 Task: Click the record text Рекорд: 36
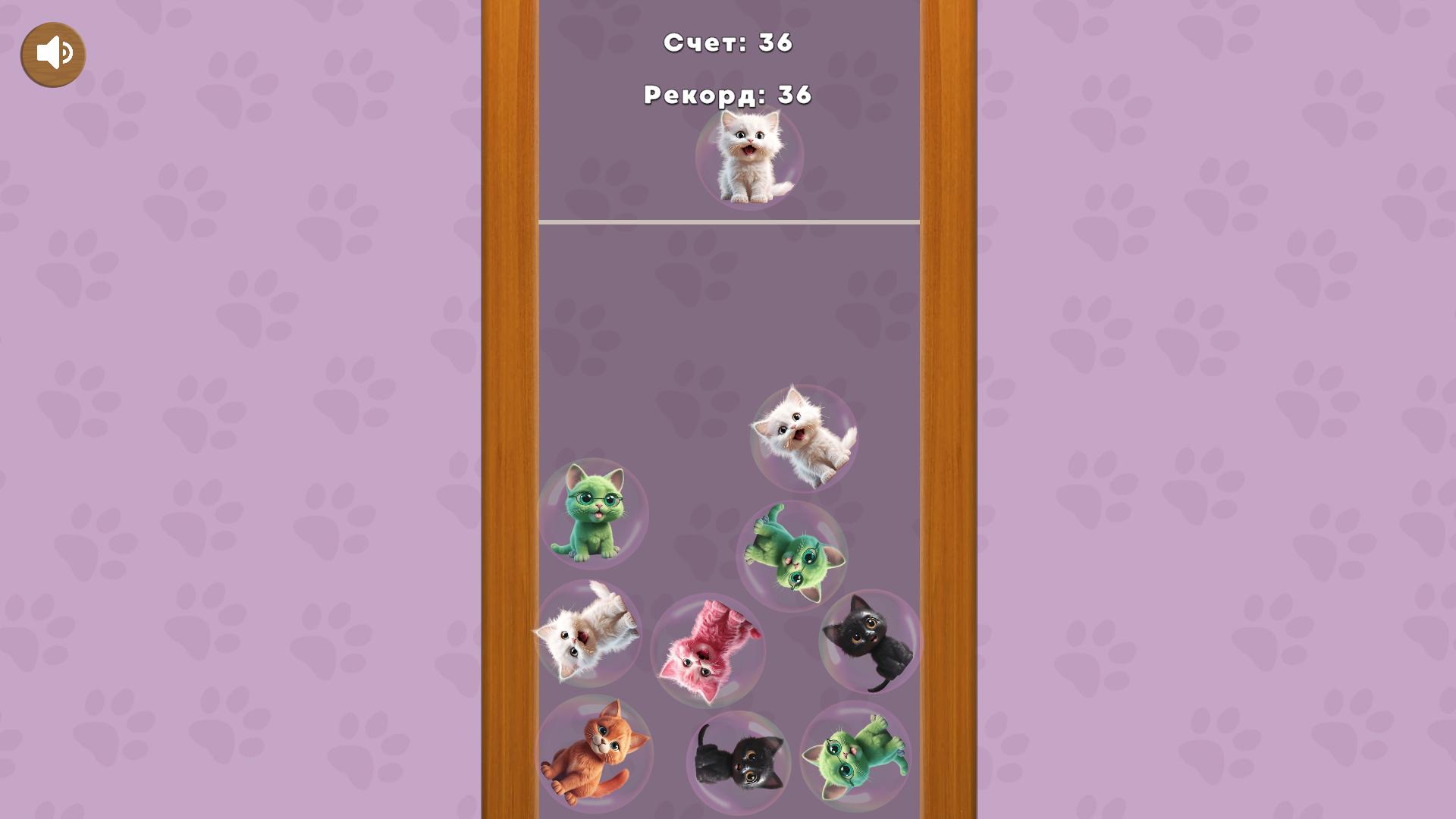727,95
